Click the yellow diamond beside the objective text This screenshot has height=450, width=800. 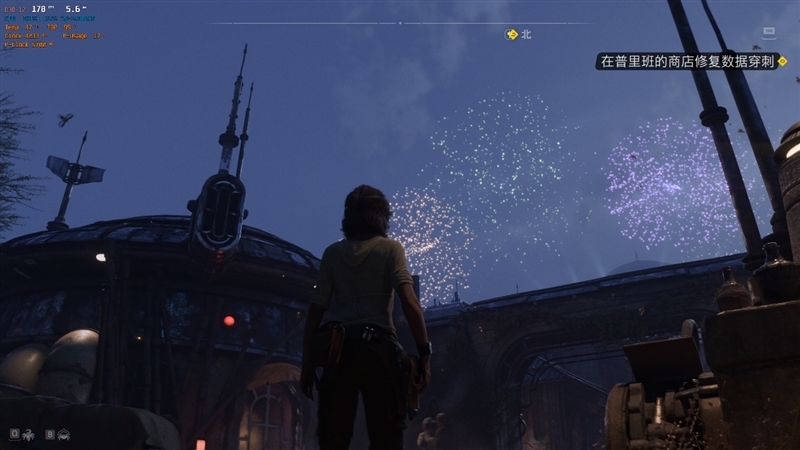click(x=783, y=61)
